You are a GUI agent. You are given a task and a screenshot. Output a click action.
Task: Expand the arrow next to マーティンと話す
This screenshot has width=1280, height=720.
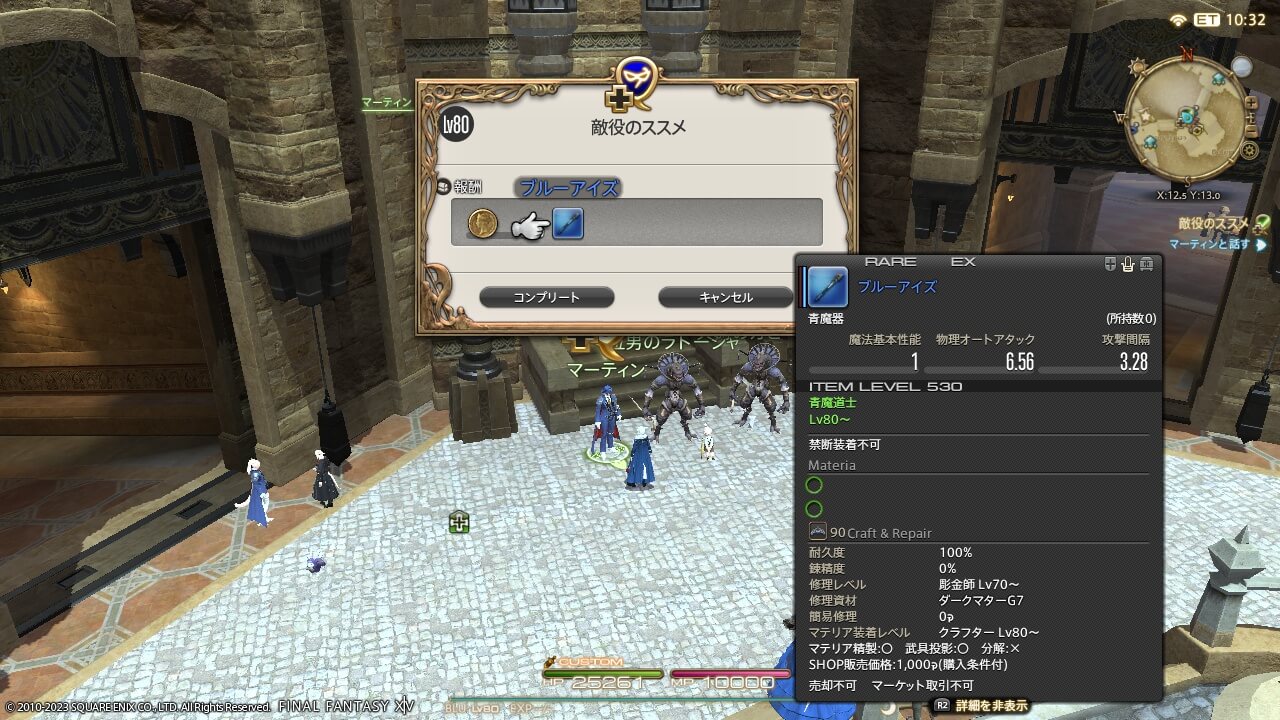[1260, 245]
